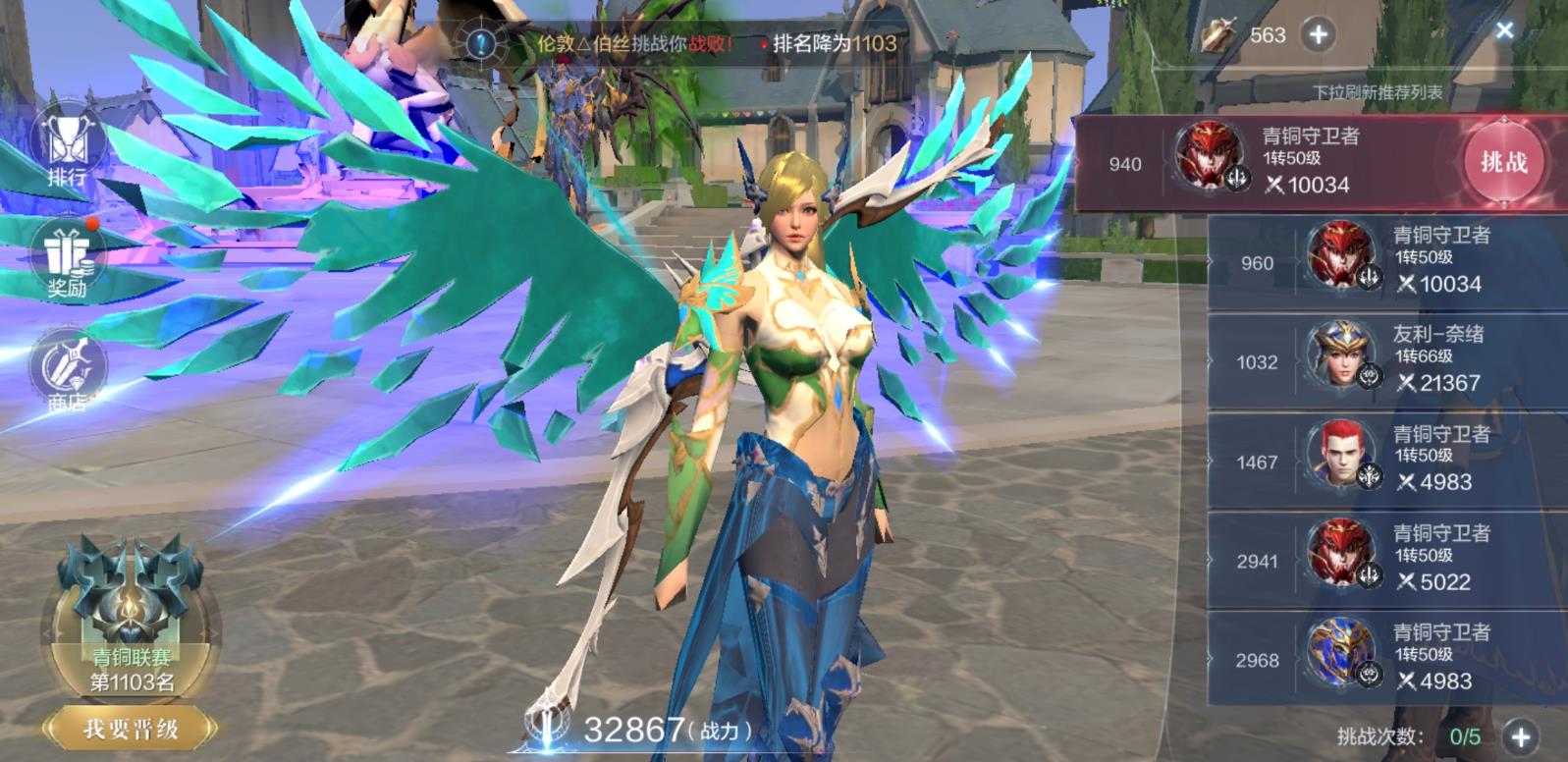This screenshot has height=762, width=1568.
Task: Select 友利-奈绪 at rank 1032
Action: 1386,360
